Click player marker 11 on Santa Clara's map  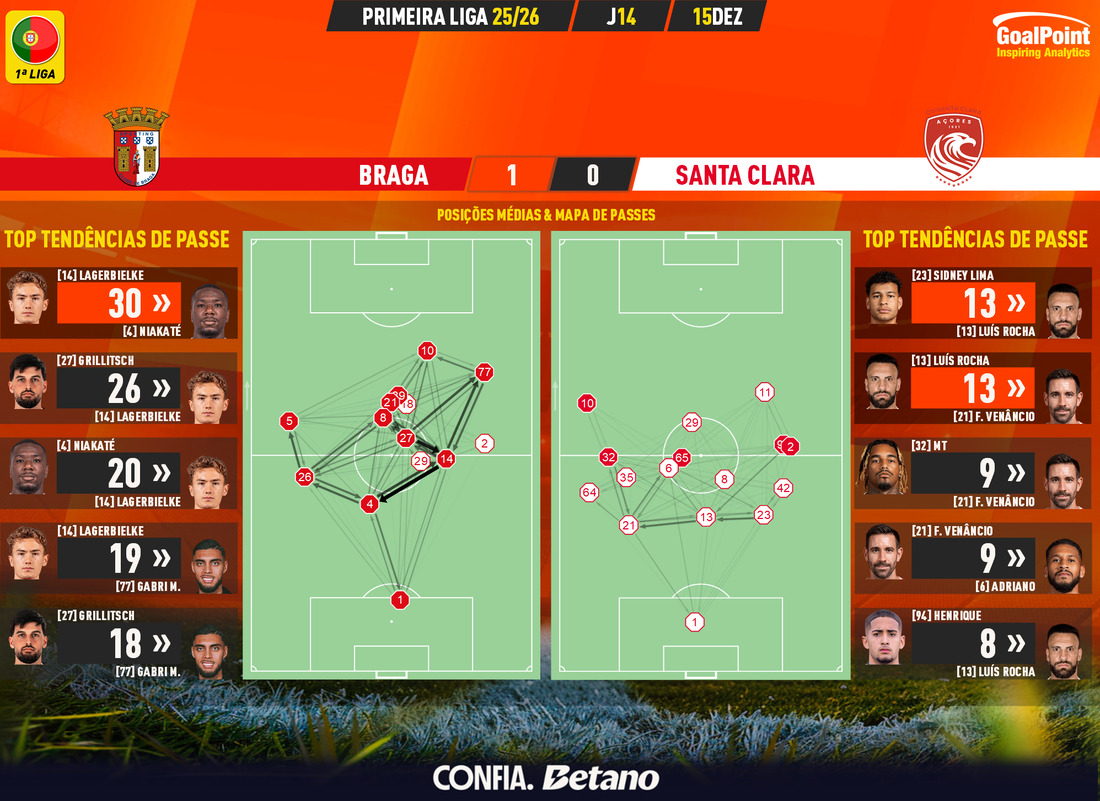pos(765,392)
